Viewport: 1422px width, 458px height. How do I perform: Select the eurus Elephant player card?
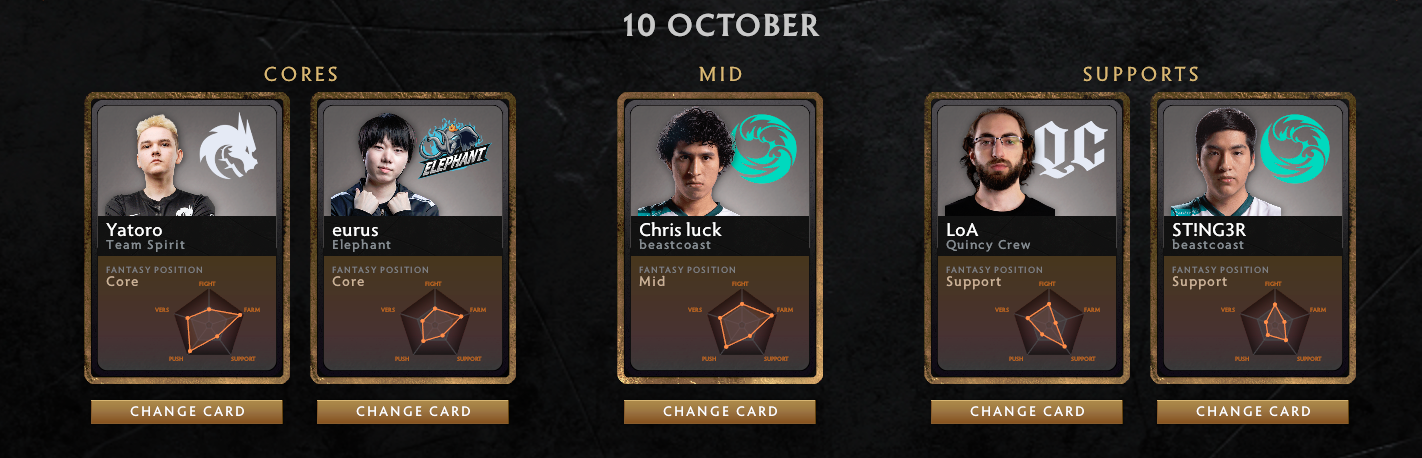pyautogui.click(x=413, y=238)
